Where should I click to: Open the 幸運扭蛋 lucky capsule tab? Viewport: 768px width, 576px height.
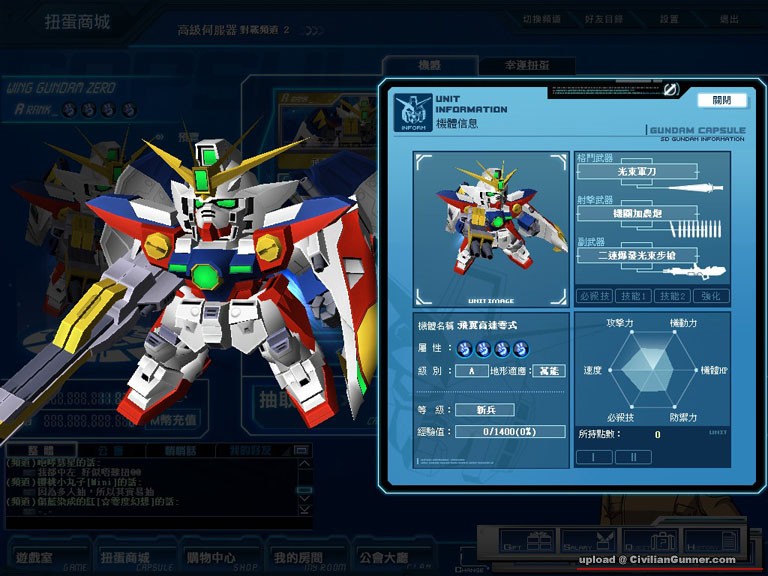tap(525, 65)
